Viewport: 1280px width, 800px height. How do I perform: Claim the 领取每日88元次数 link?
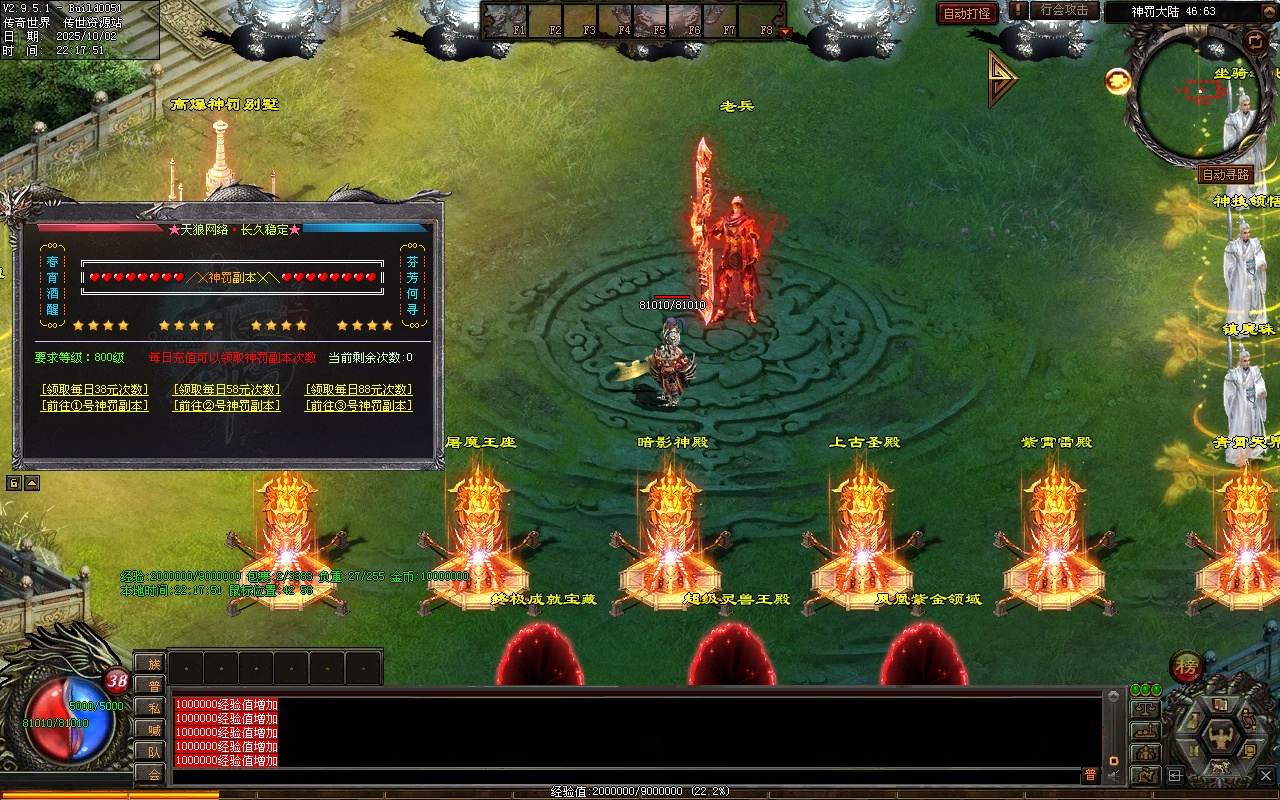359,389
